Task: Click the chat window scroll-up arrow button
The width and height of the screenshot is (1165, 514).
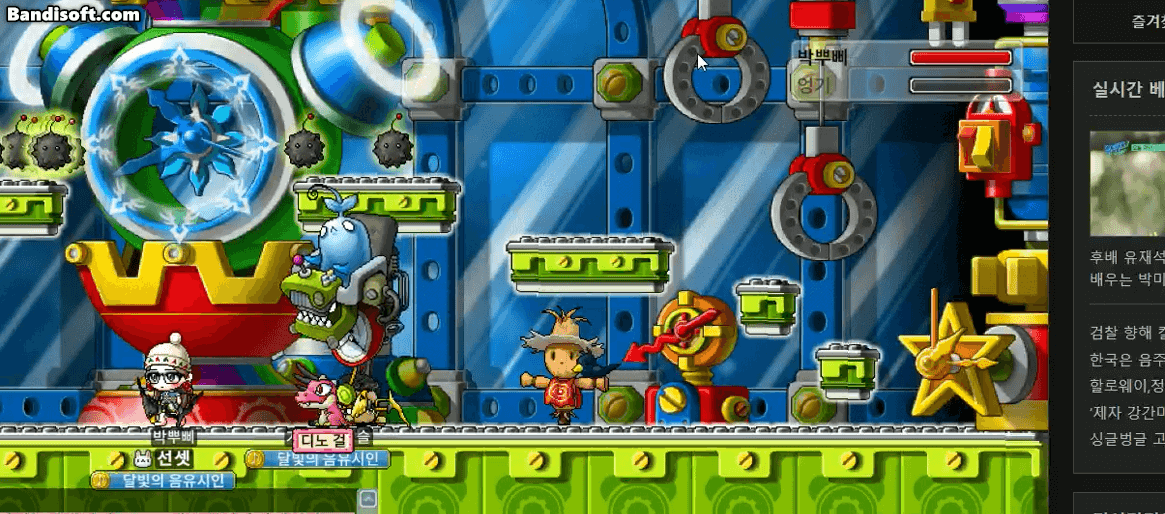Action: pos(367,498)
